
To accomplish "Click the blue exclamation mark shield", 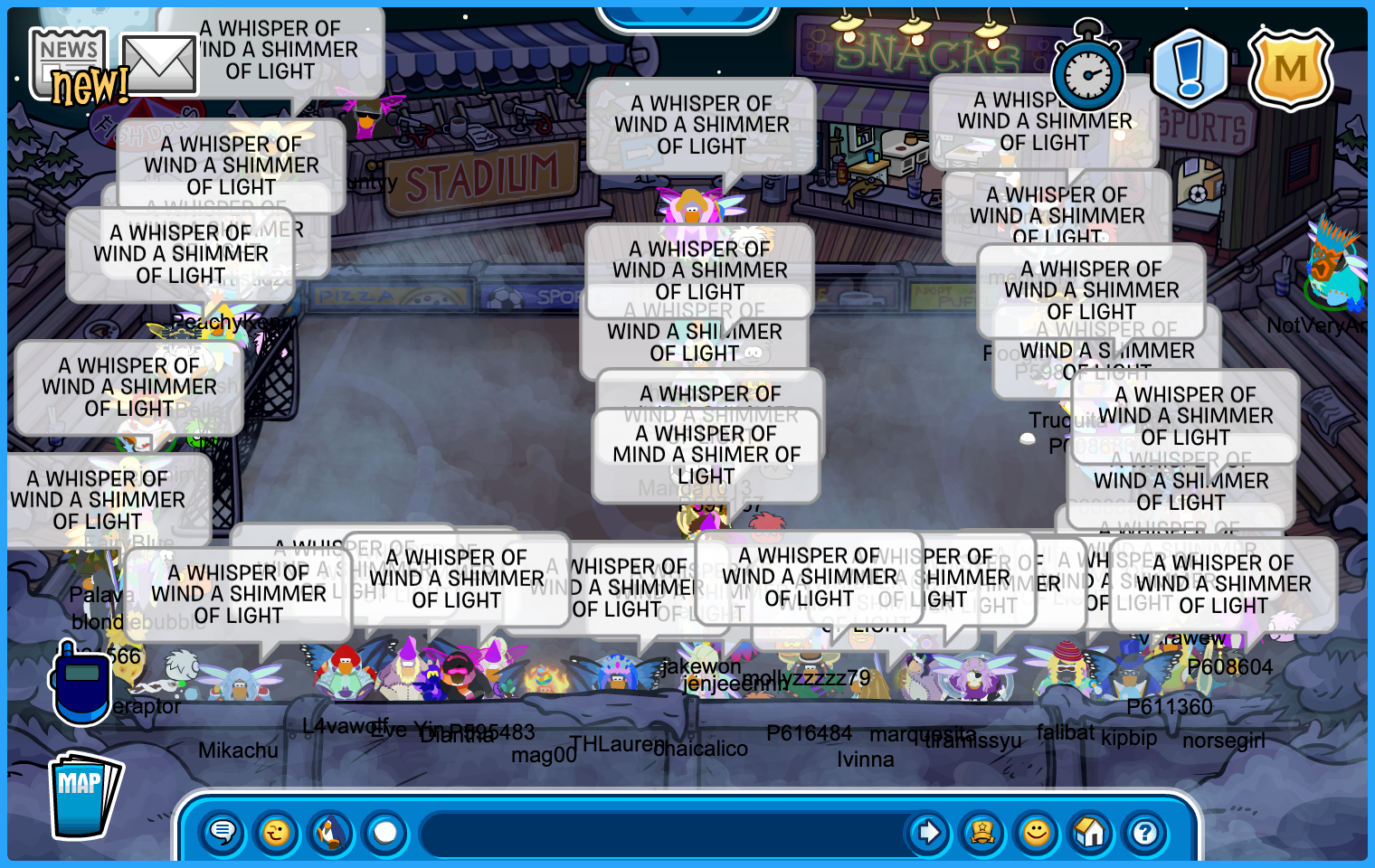I will coord(1189,68).
